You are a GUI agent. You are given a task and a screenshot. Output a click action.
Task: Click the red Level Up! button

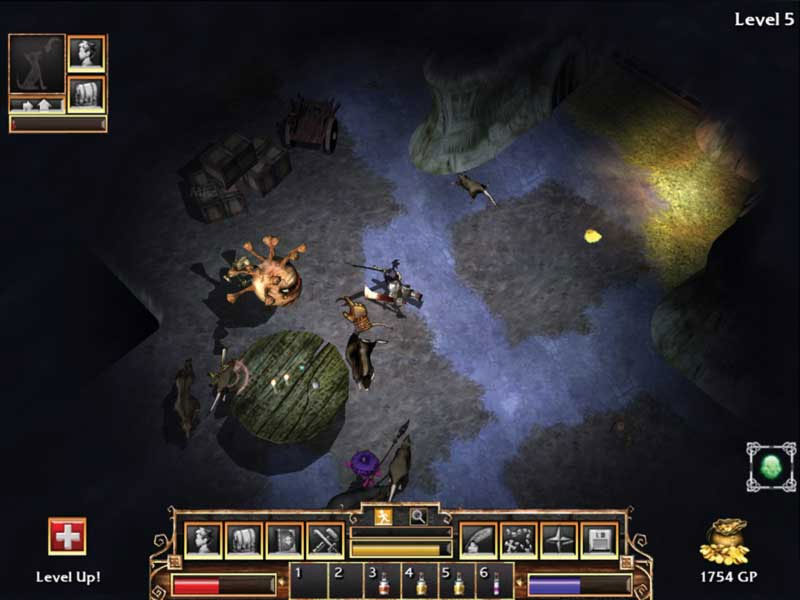click(67, 537)
